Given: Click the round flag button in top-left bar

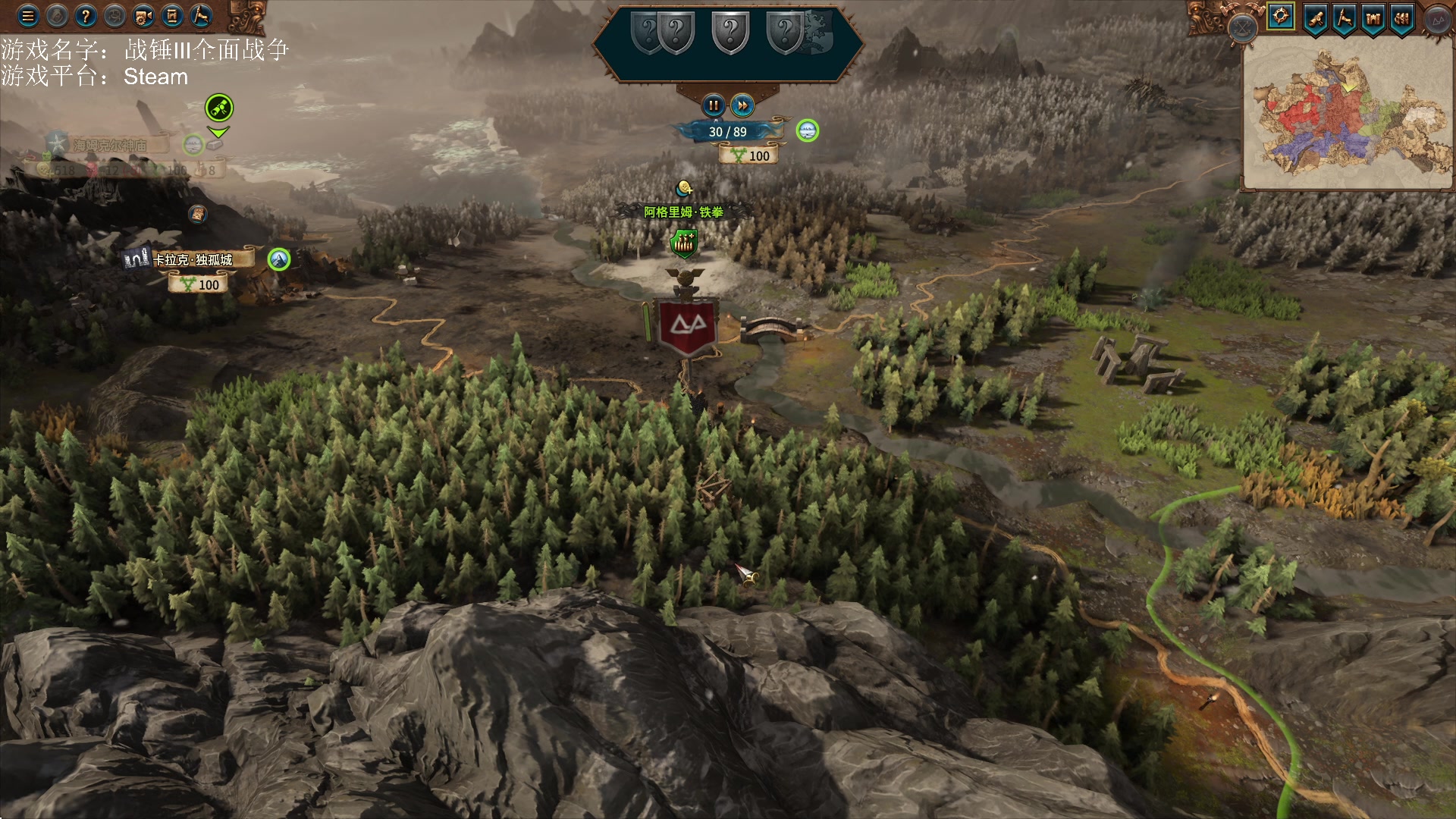Looking at the screenshot, I should pos(201,16).
